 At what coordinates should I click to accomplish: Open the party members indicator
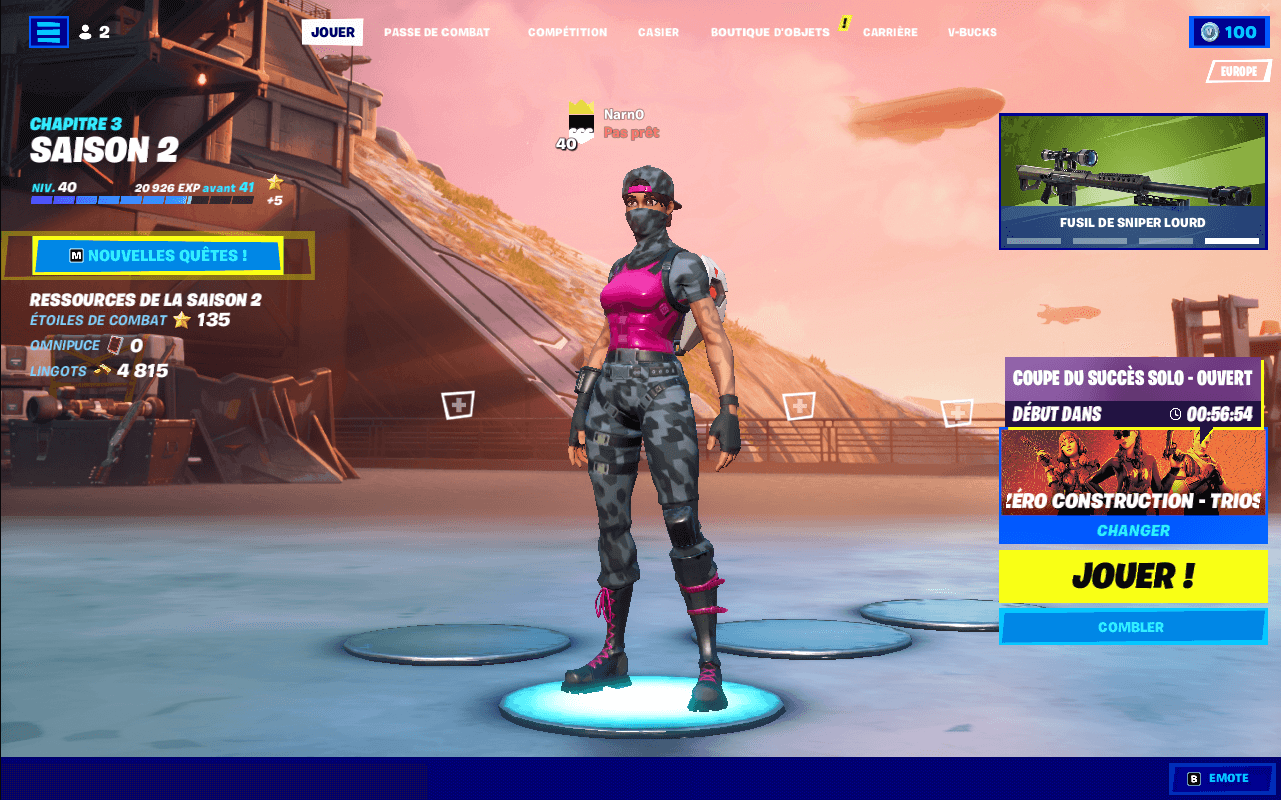click(92, 31)
